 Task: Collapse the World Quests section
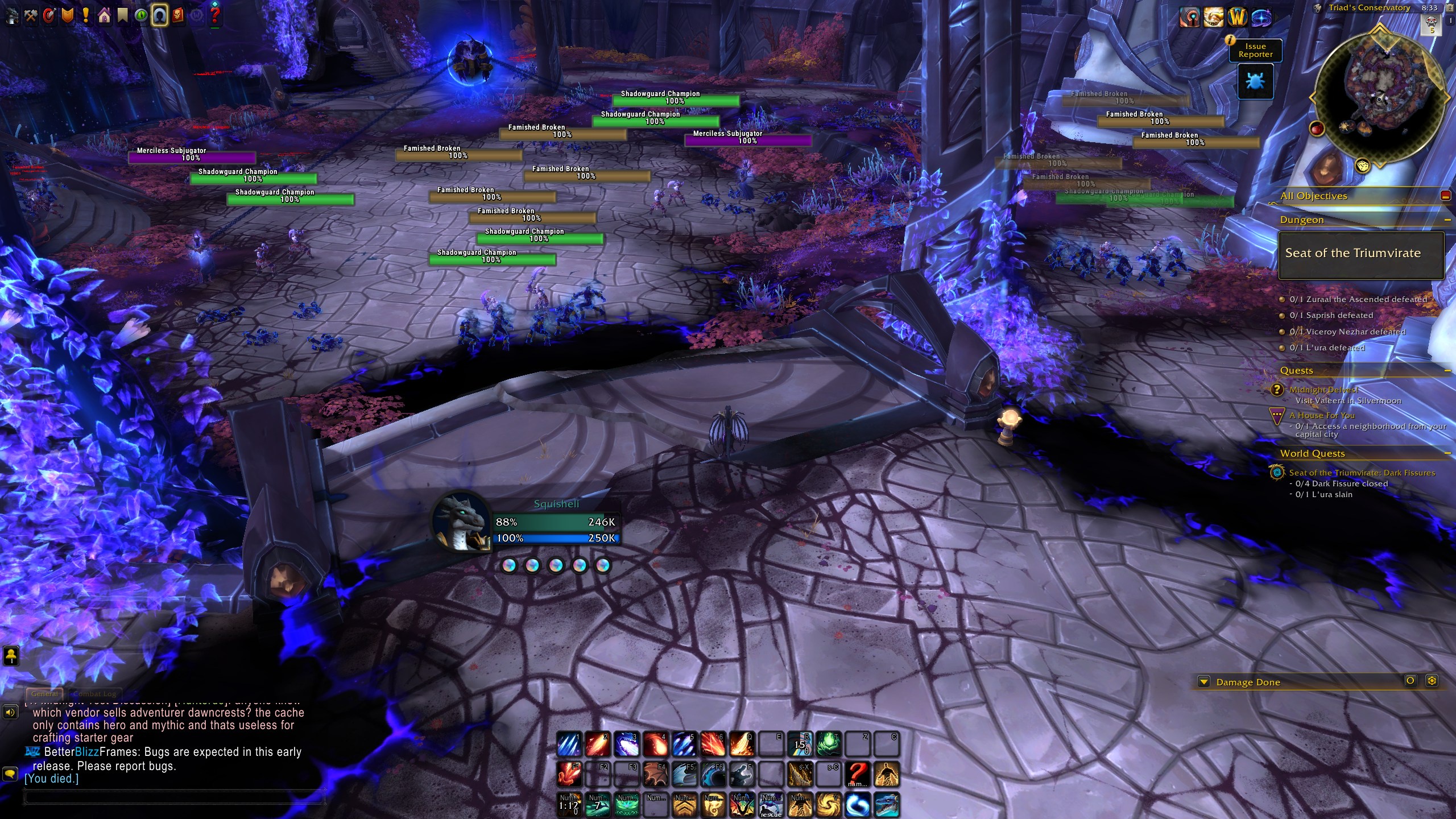[x=1448, y=453]
